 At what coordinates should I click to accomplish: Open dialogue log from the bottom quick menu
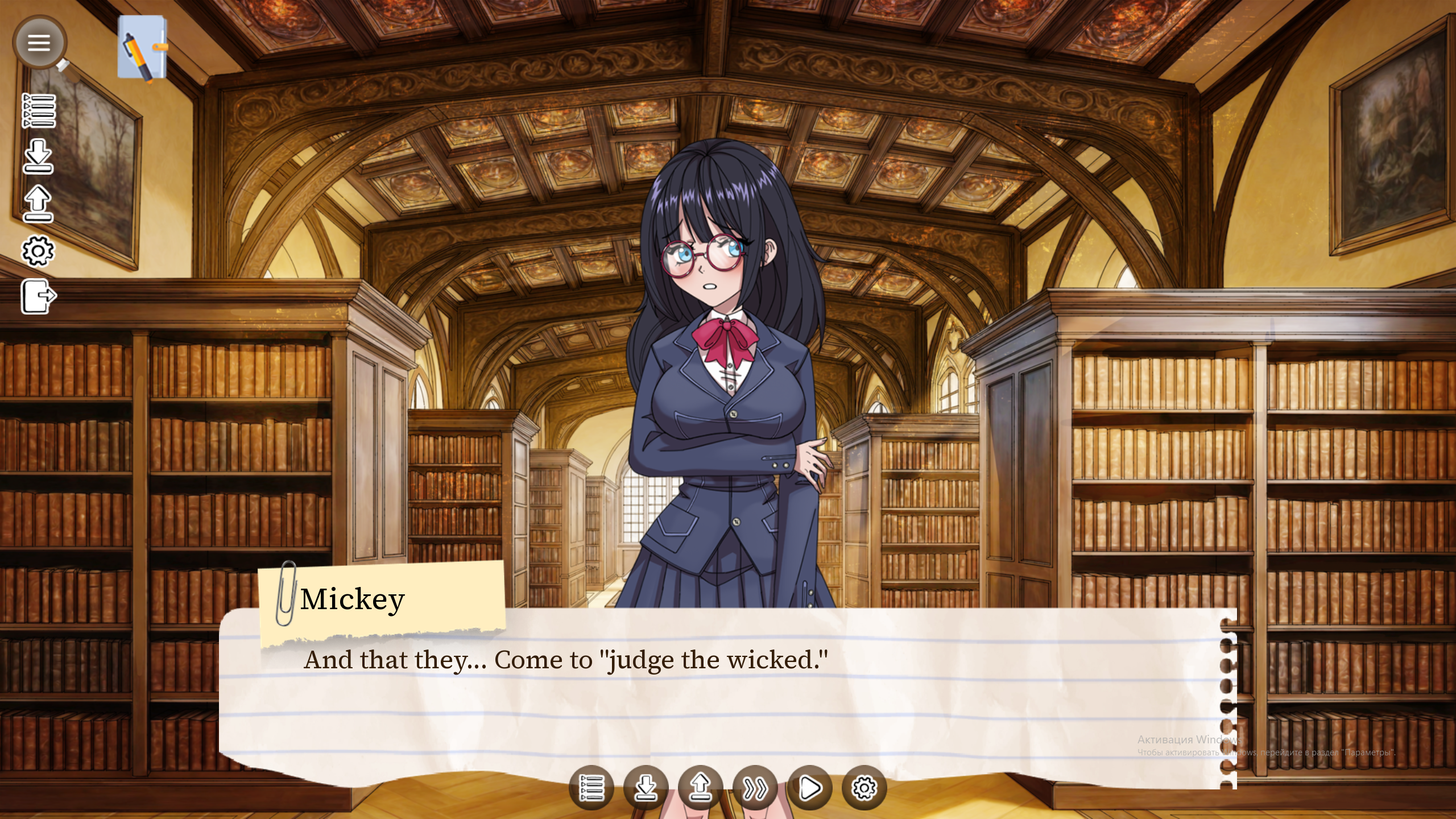click(593, 788)
